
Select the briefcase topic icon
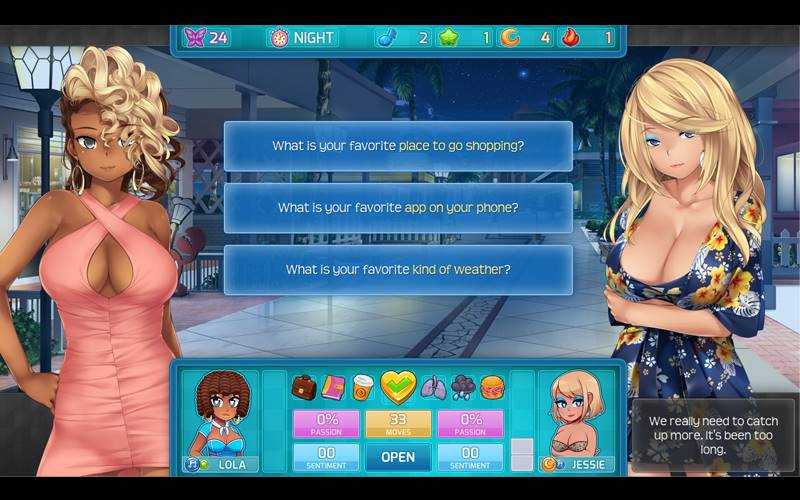[x=304, y=387]
